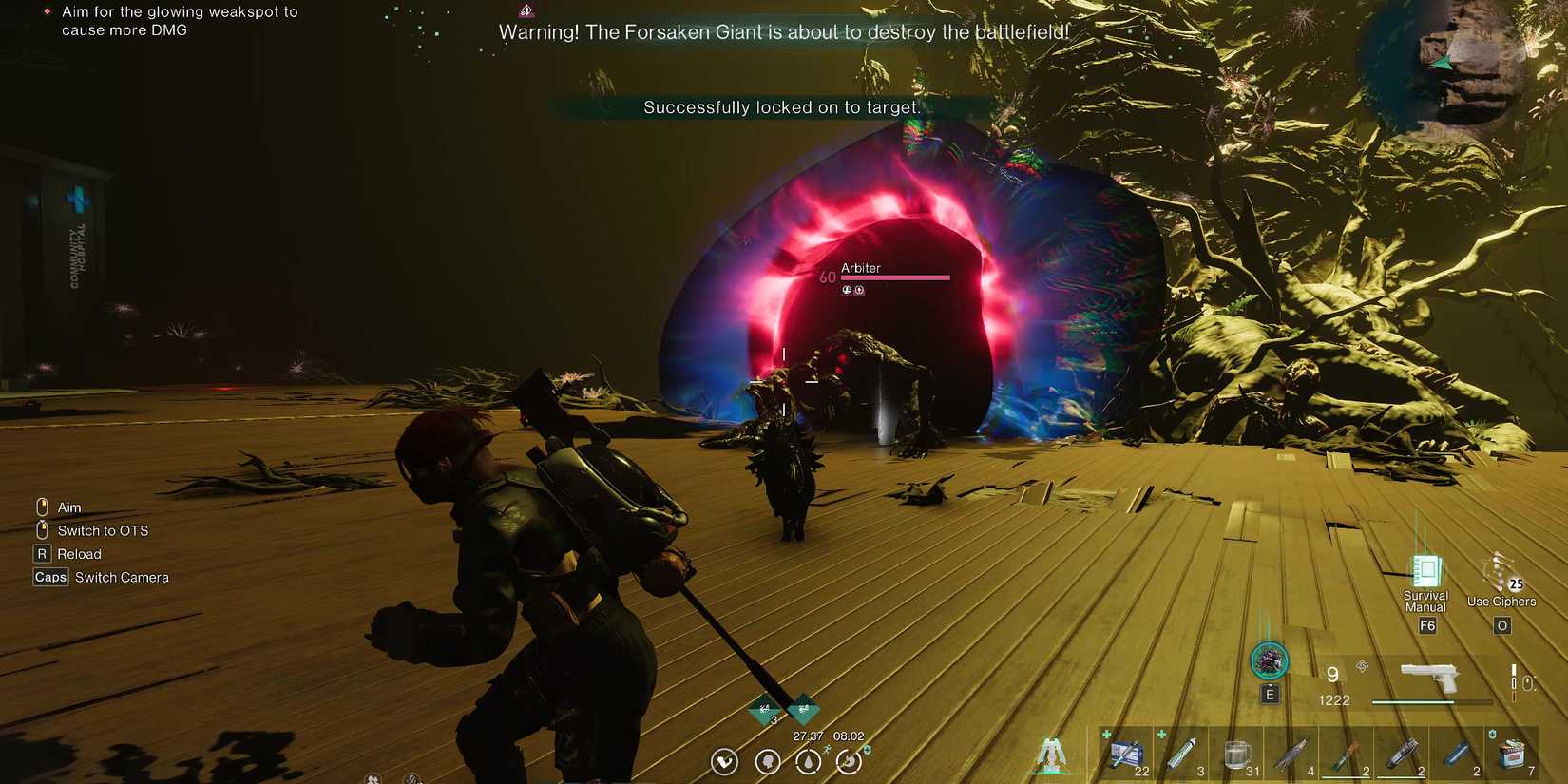
Task: Select the Arbiter target nameplate
Action: (860, 267)
